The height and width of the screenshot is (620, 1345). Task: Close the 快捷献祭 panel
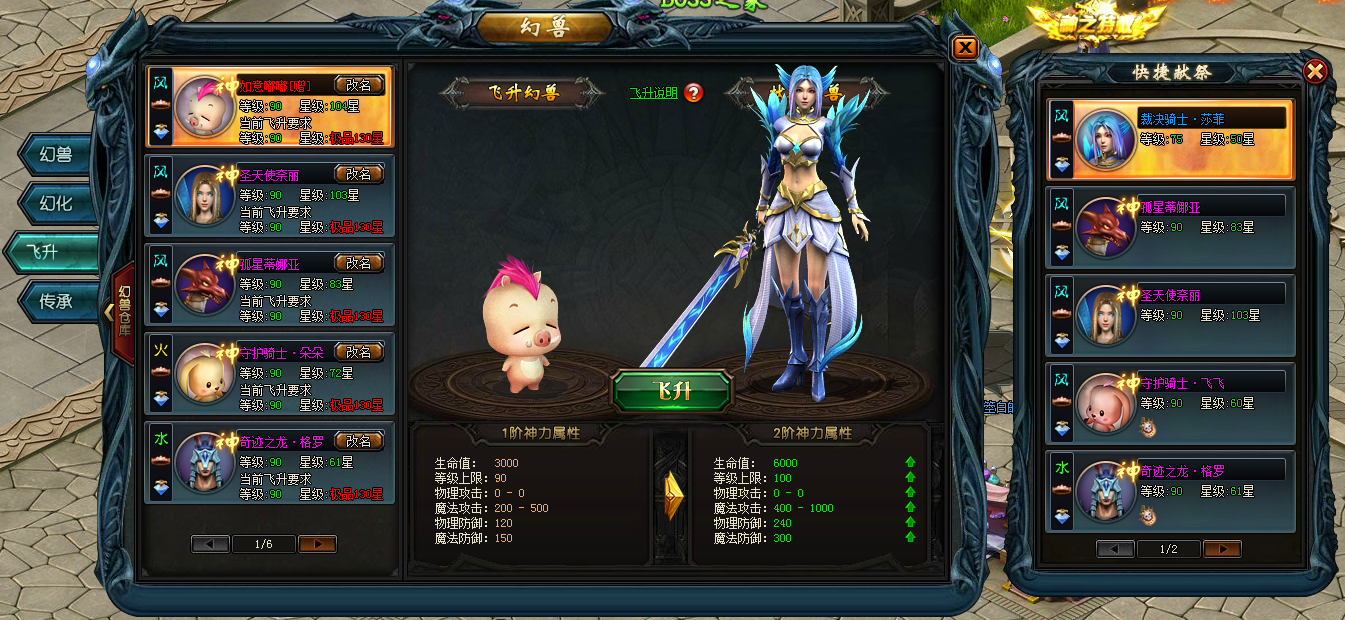point(1315,71)
